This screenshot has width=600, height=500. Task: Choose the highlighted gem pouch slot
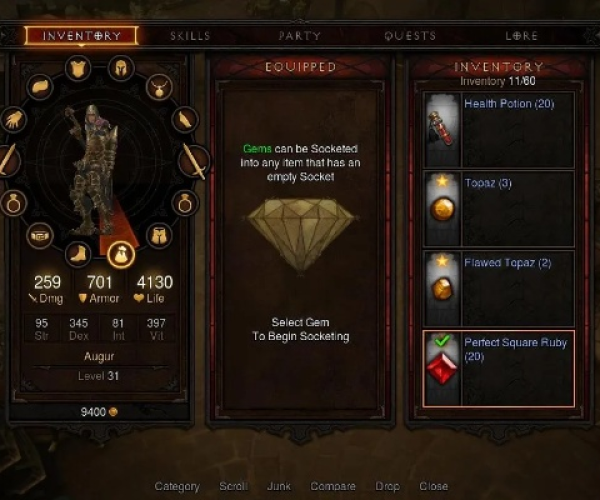119,254
